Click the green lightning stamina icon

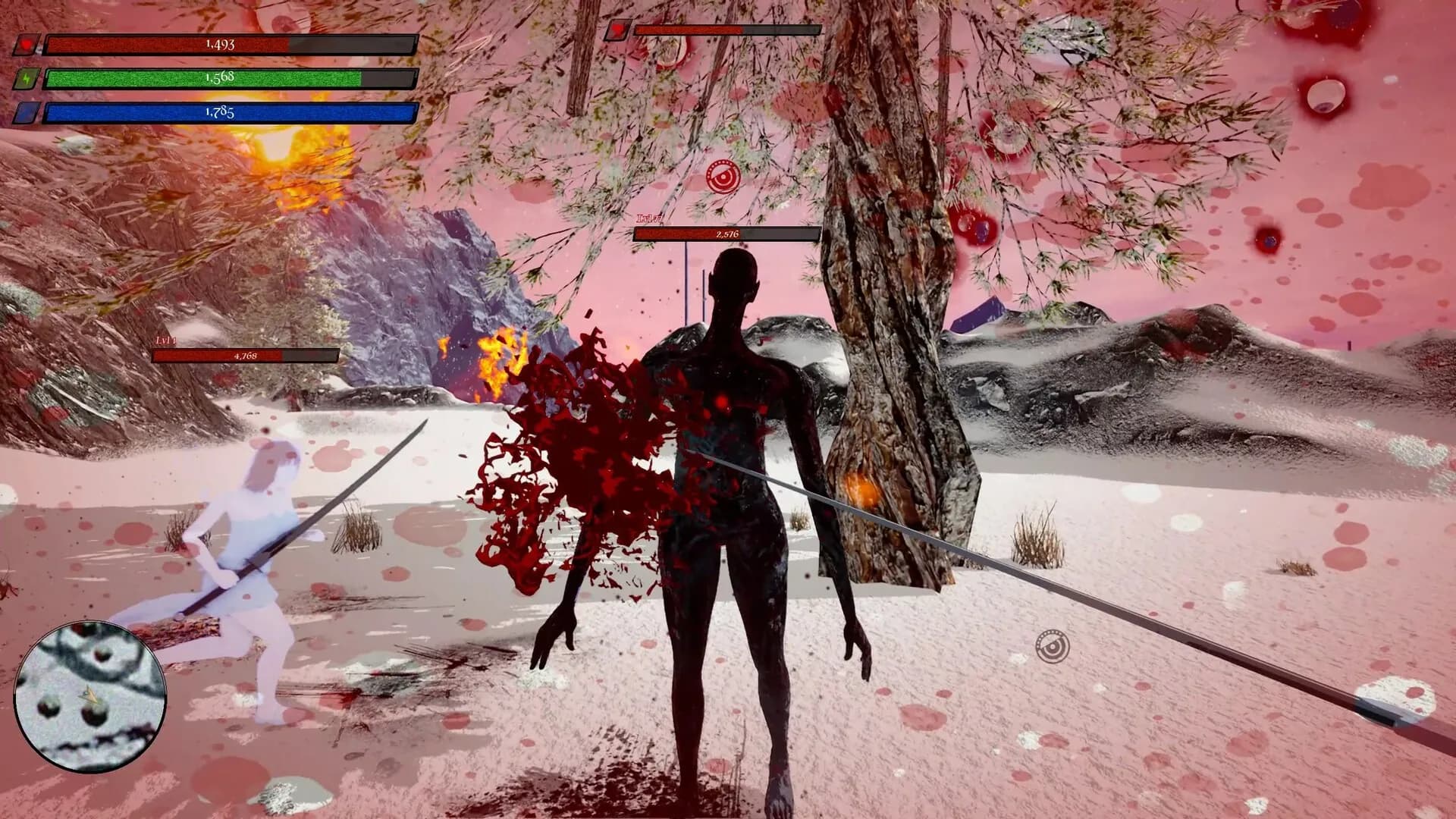point(27,79)
